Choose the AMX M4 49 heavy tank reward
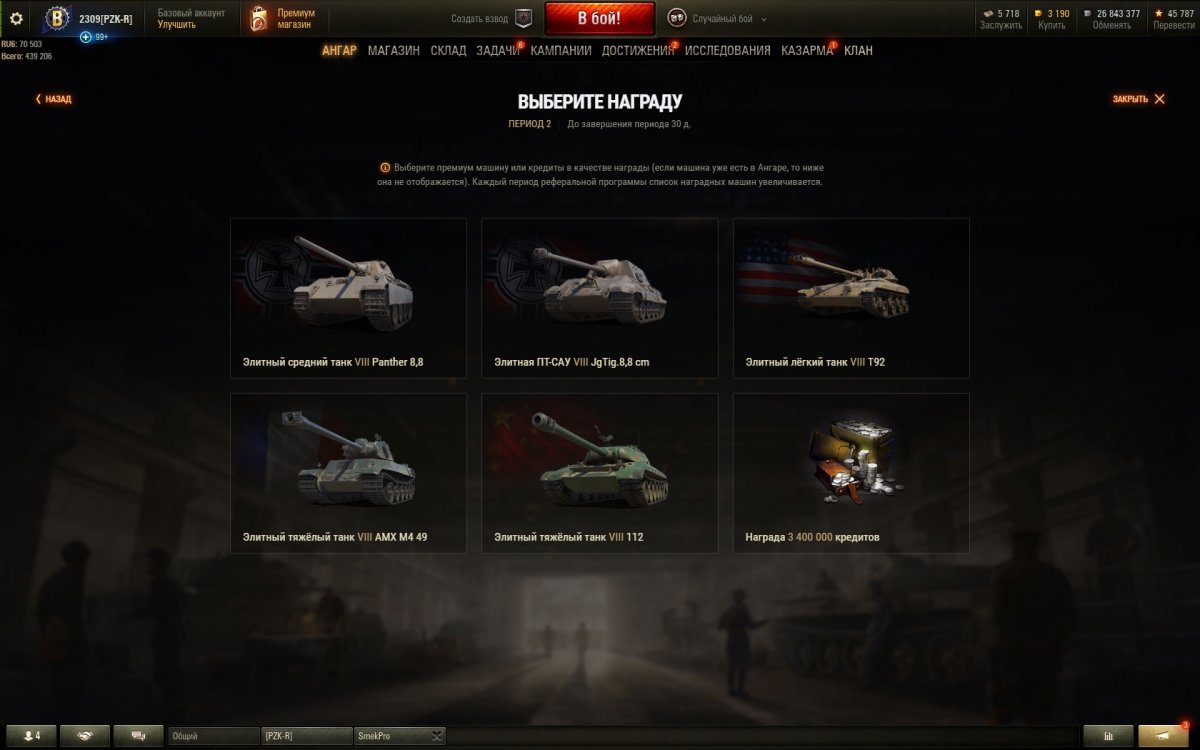Screen dimensions: 1200x750 pyautogui.click(x=348, y=473)
